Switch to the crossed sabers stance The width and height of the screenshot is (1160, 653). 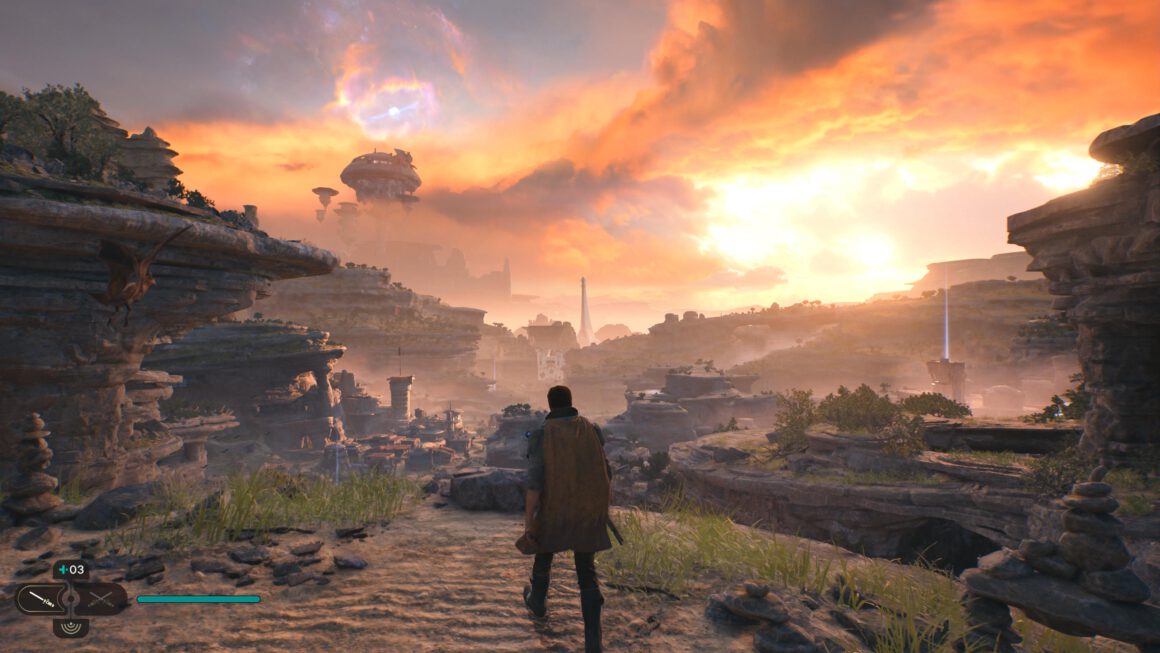point(101,599)
